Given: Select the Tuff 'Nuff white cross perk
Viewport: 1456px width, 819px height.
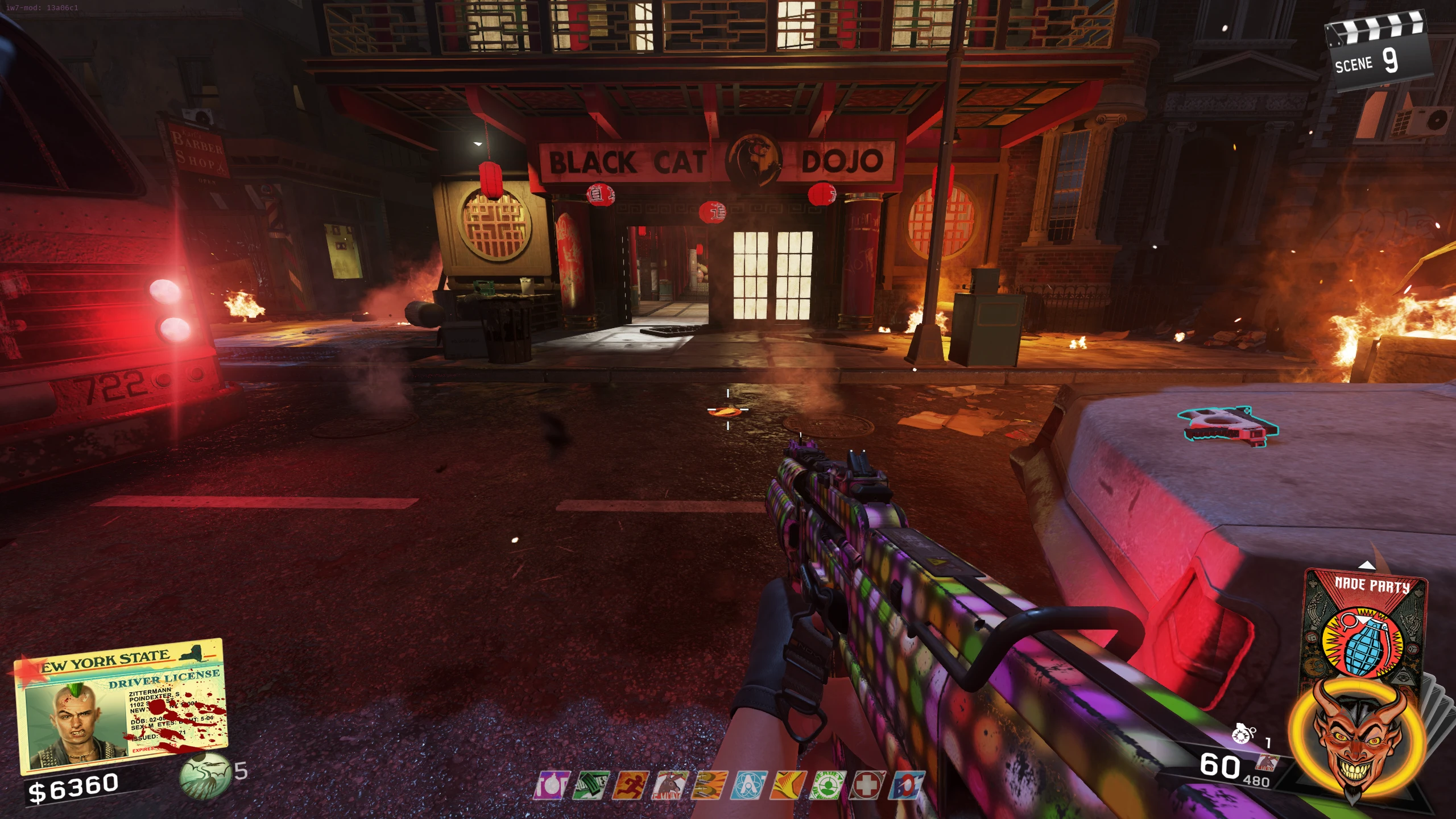Looking at the screenshot, I should [x=867, y=785].
